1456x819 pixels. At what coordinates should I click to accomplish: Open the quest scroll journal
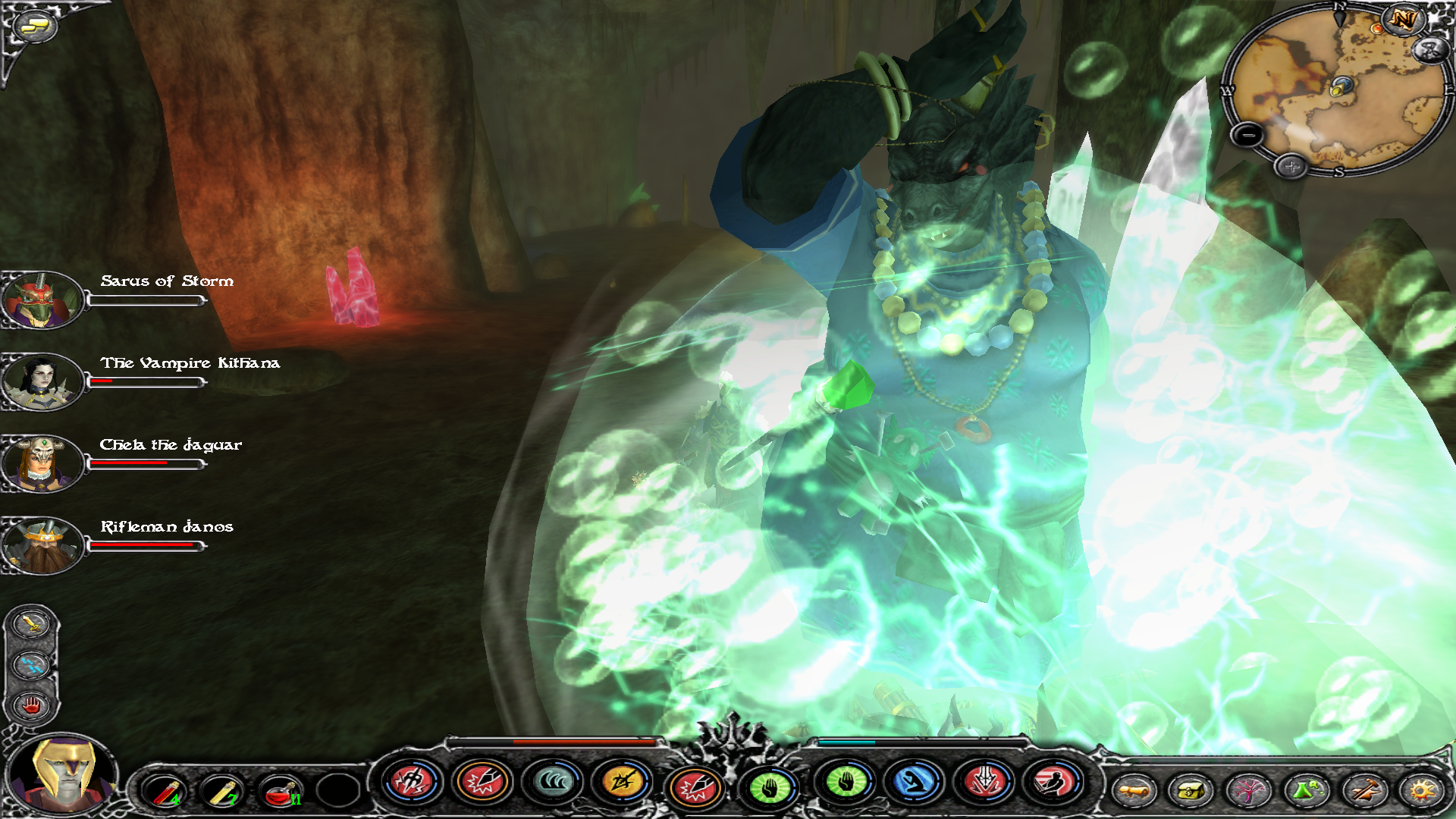tap(1134, 791)
